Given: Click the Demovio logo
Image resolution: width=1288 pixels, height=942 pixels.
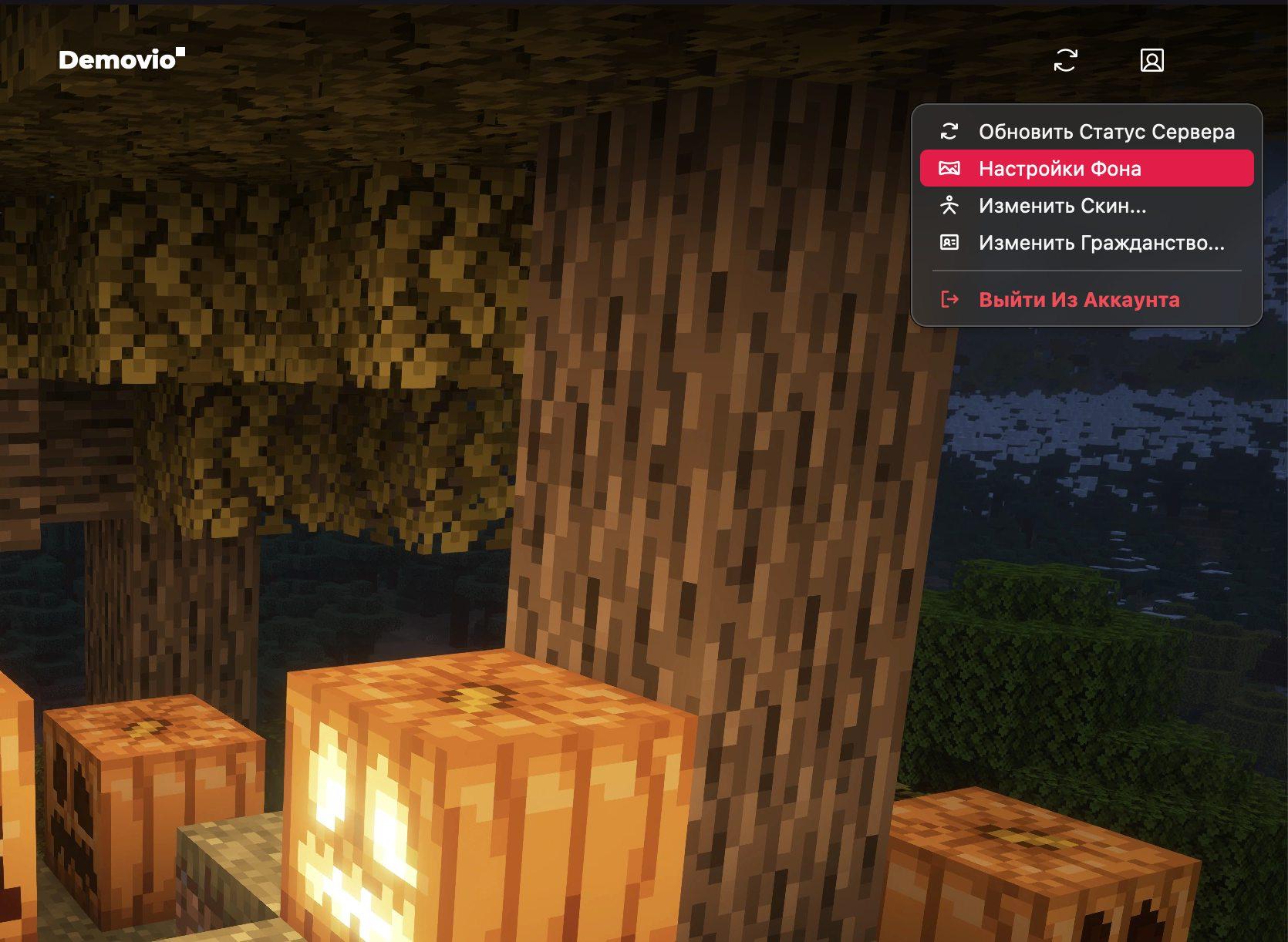Looking at the screenshot, I should (121, 59).
